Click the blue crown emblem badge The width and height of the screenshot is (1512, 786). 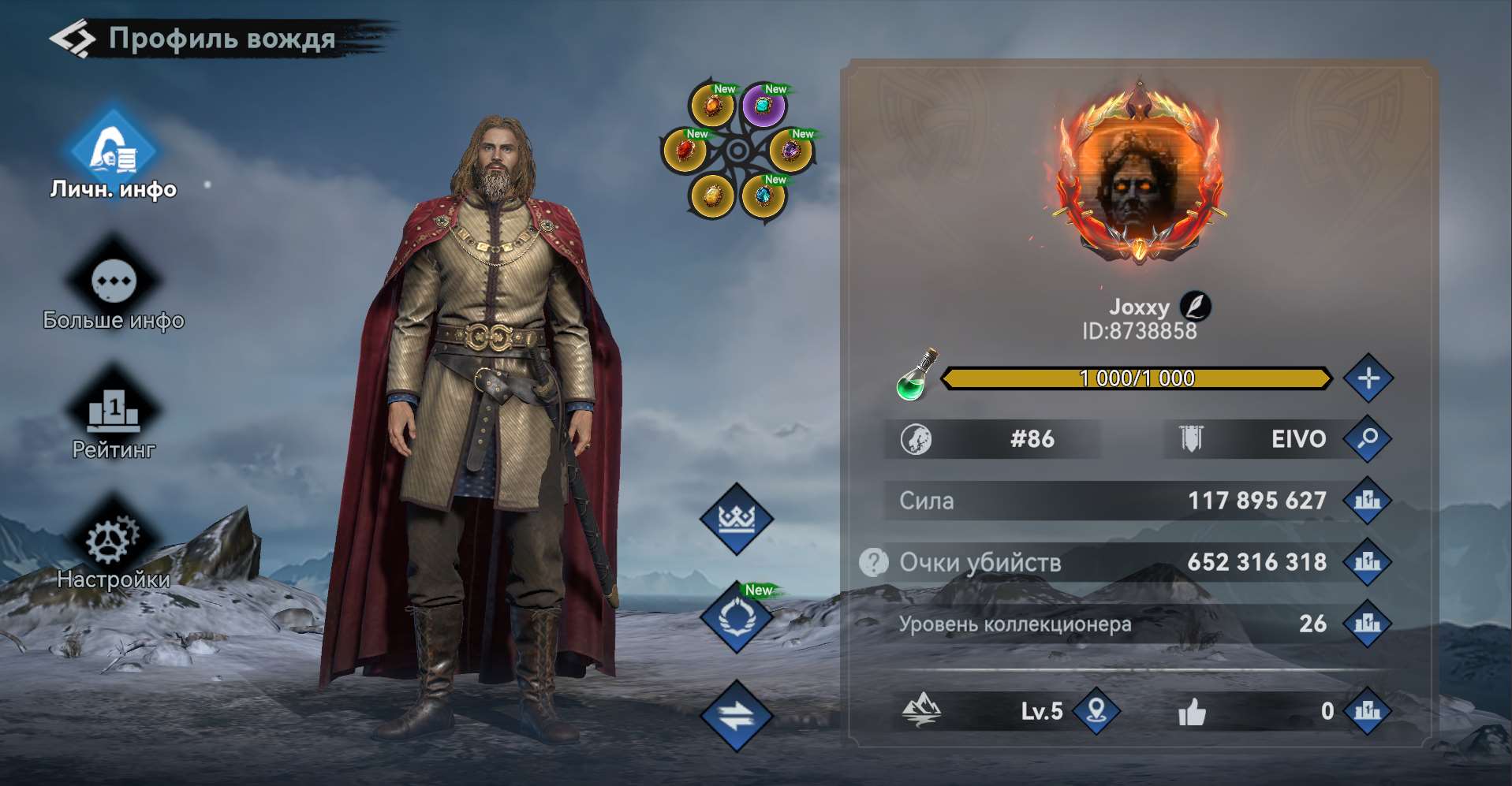(x=736, y=519)
